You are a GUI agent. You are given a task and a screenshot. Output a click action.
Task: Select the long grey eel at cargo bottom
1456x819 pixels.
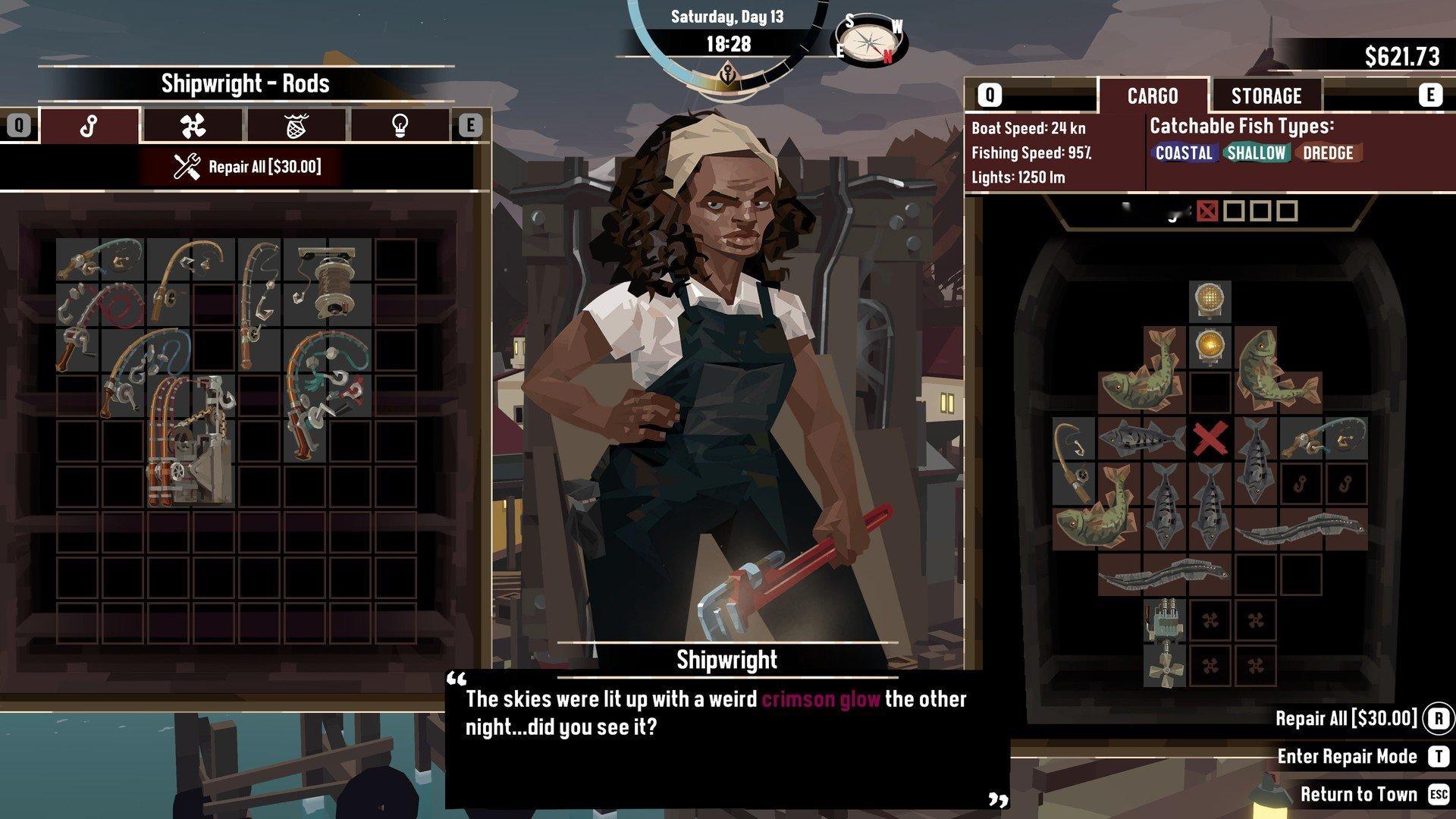click(x=1164, y=575)
